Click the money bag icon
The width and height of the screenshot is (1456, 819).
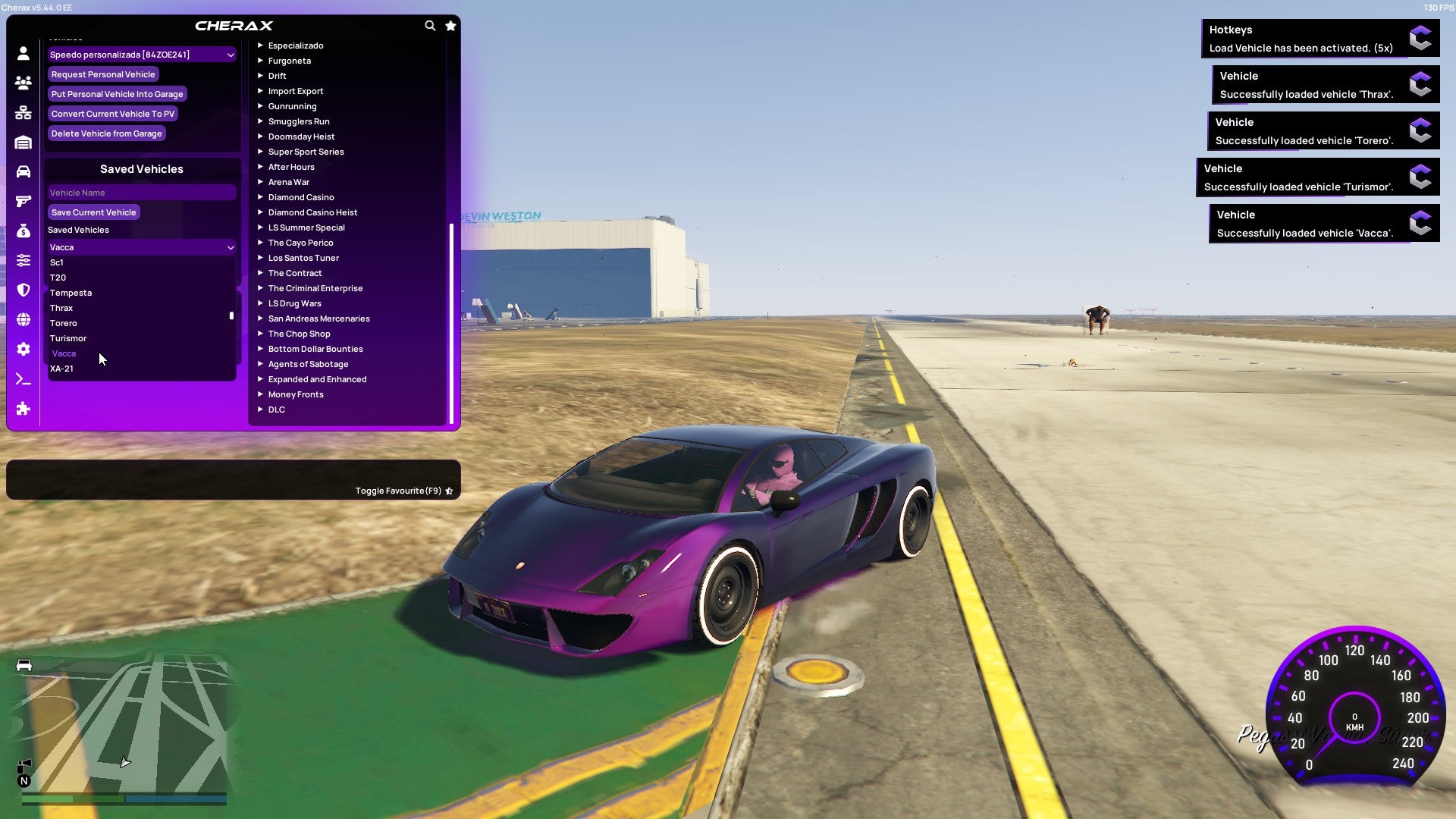point(23,230)
